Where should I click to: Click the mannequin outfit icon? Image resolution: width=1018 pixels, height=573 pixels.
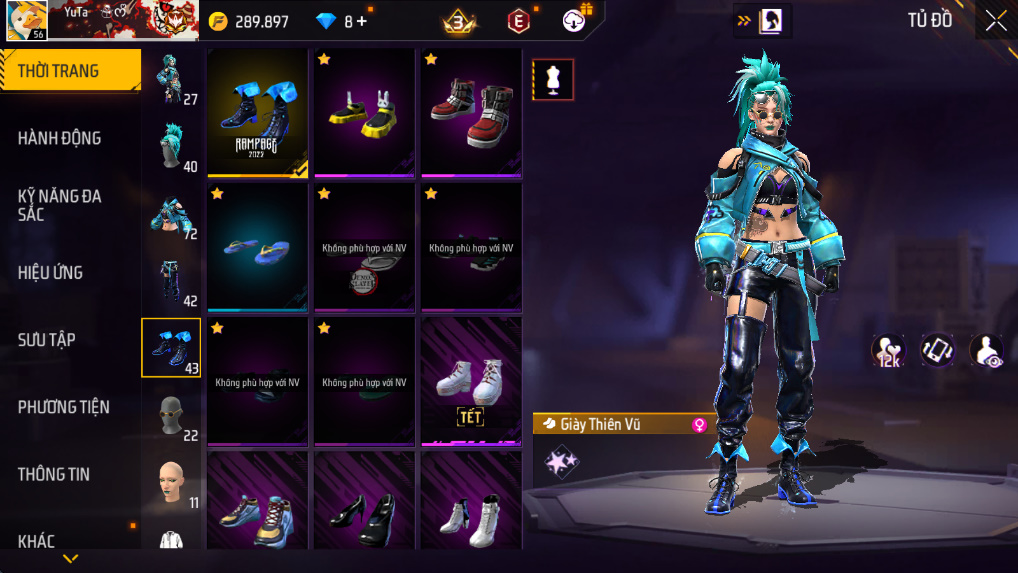coord(552,80)
